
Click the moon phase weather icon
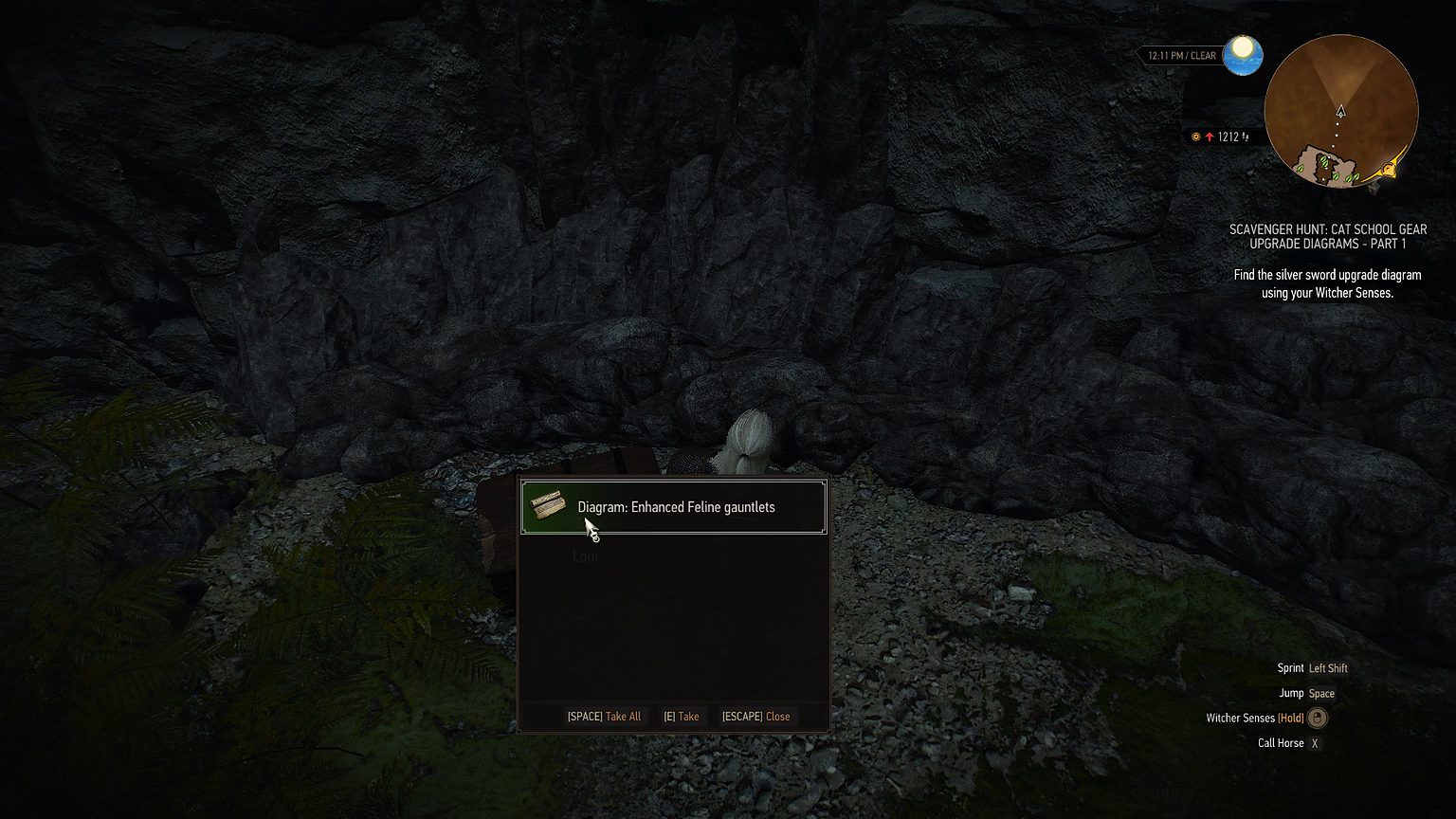pos(1243,56)
